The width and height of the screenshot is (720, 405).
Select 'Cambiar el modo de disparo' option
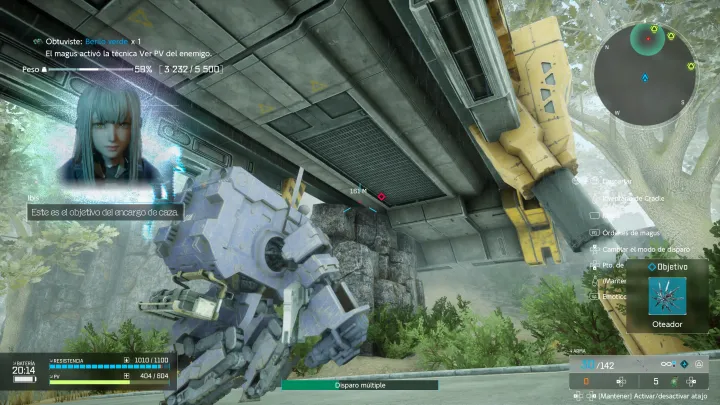pos(642,248)
